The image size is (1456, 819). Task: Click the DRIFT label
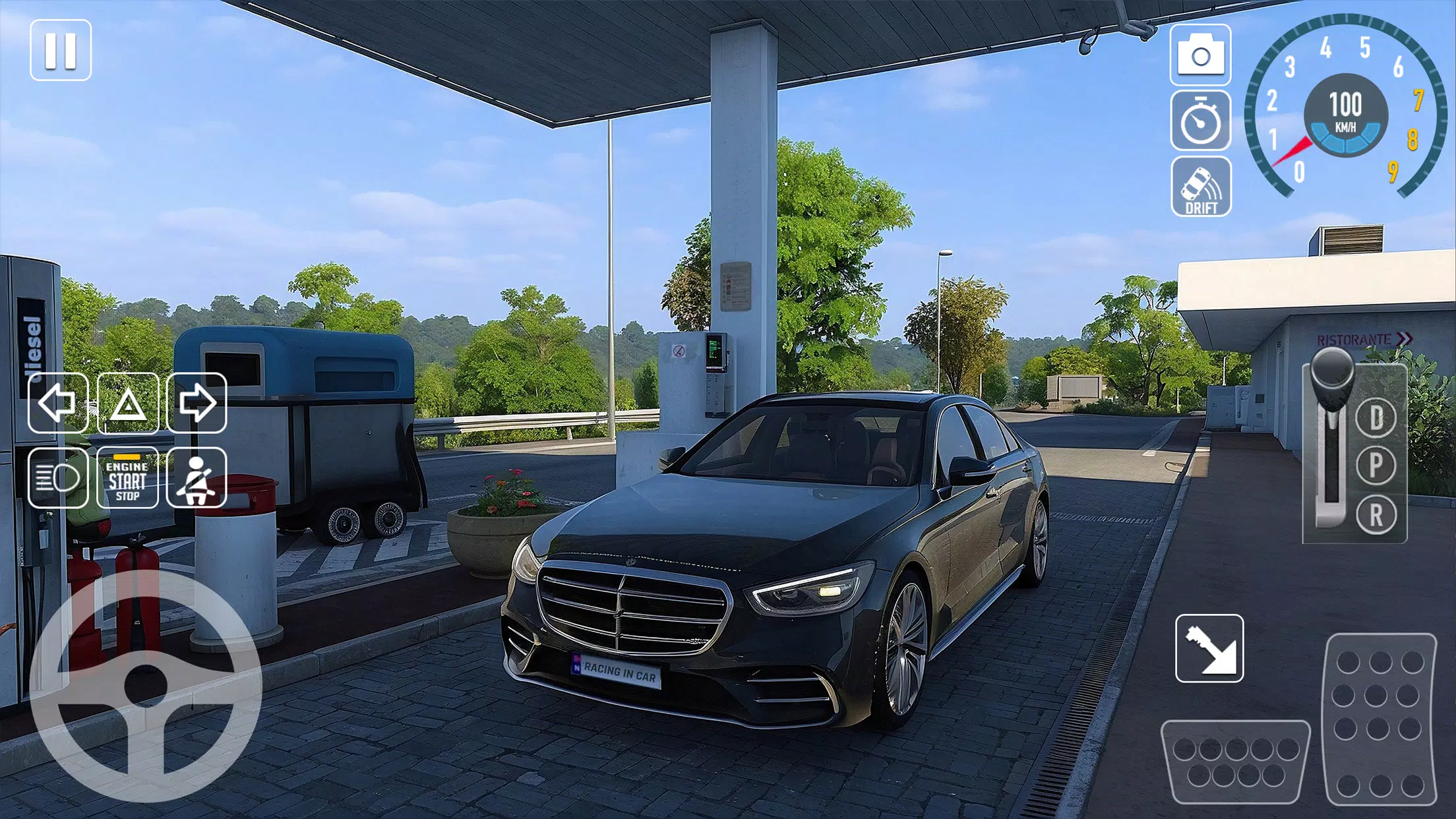click(x=1201, y=209)
